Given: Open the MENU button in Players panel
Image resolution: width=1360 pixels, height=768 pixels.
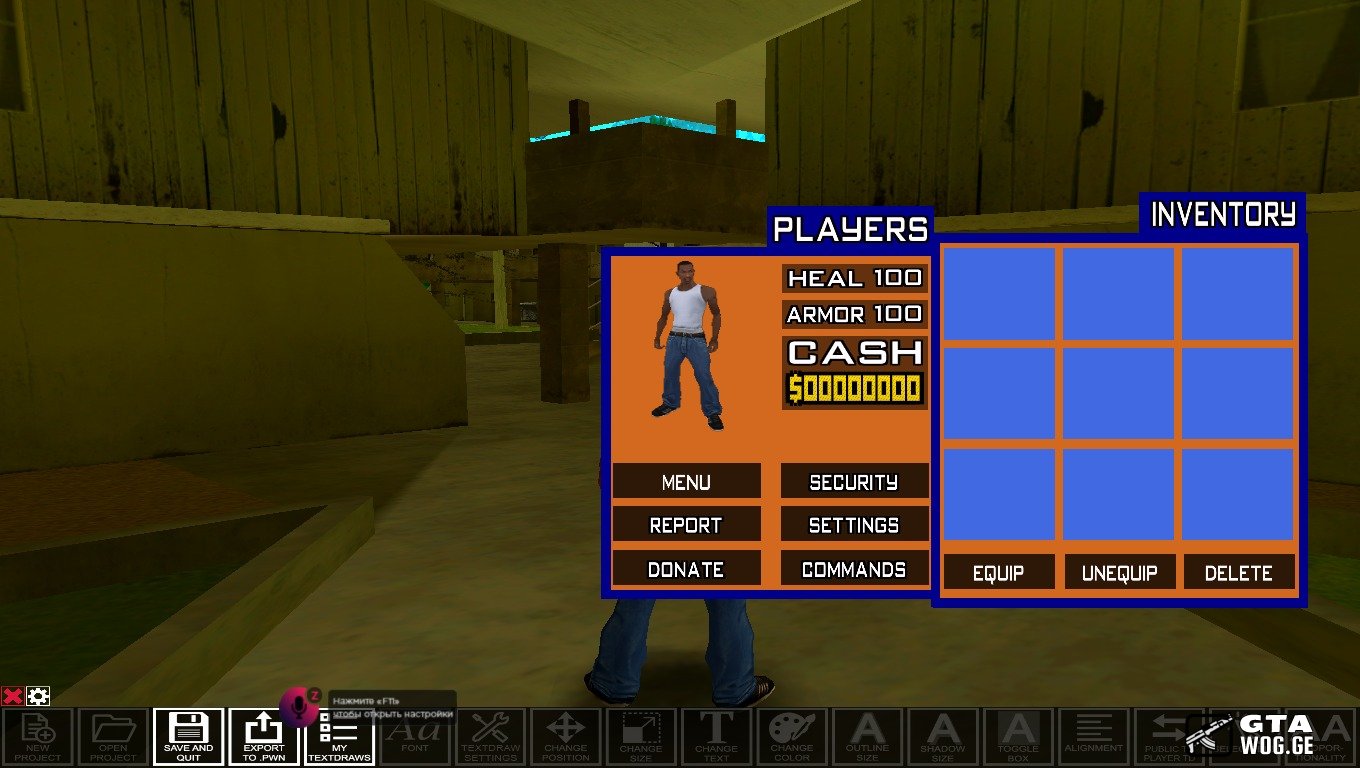Looking at the screenshot, I should point(686,481).
